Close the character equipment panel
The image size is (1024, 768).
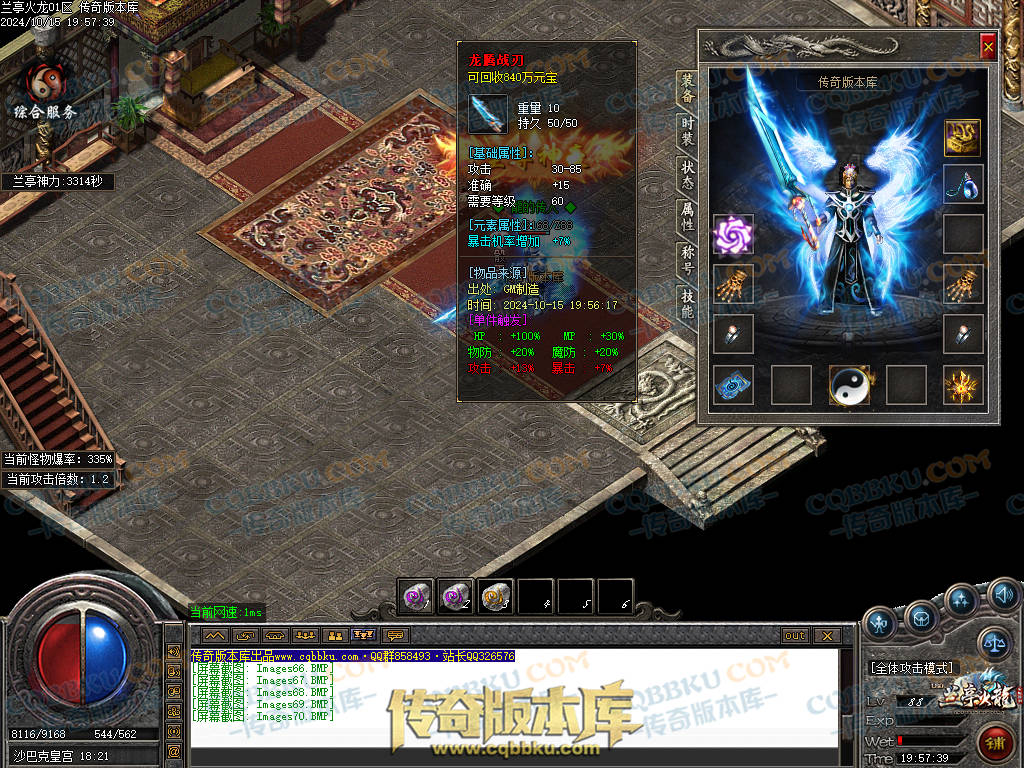click(x=988, y=47)
